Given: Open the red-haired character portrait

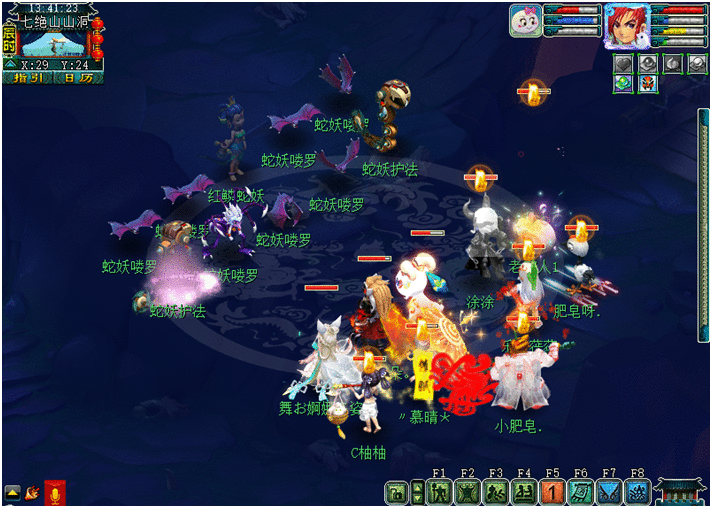Looking at the screenshot, I should point(626,24).
